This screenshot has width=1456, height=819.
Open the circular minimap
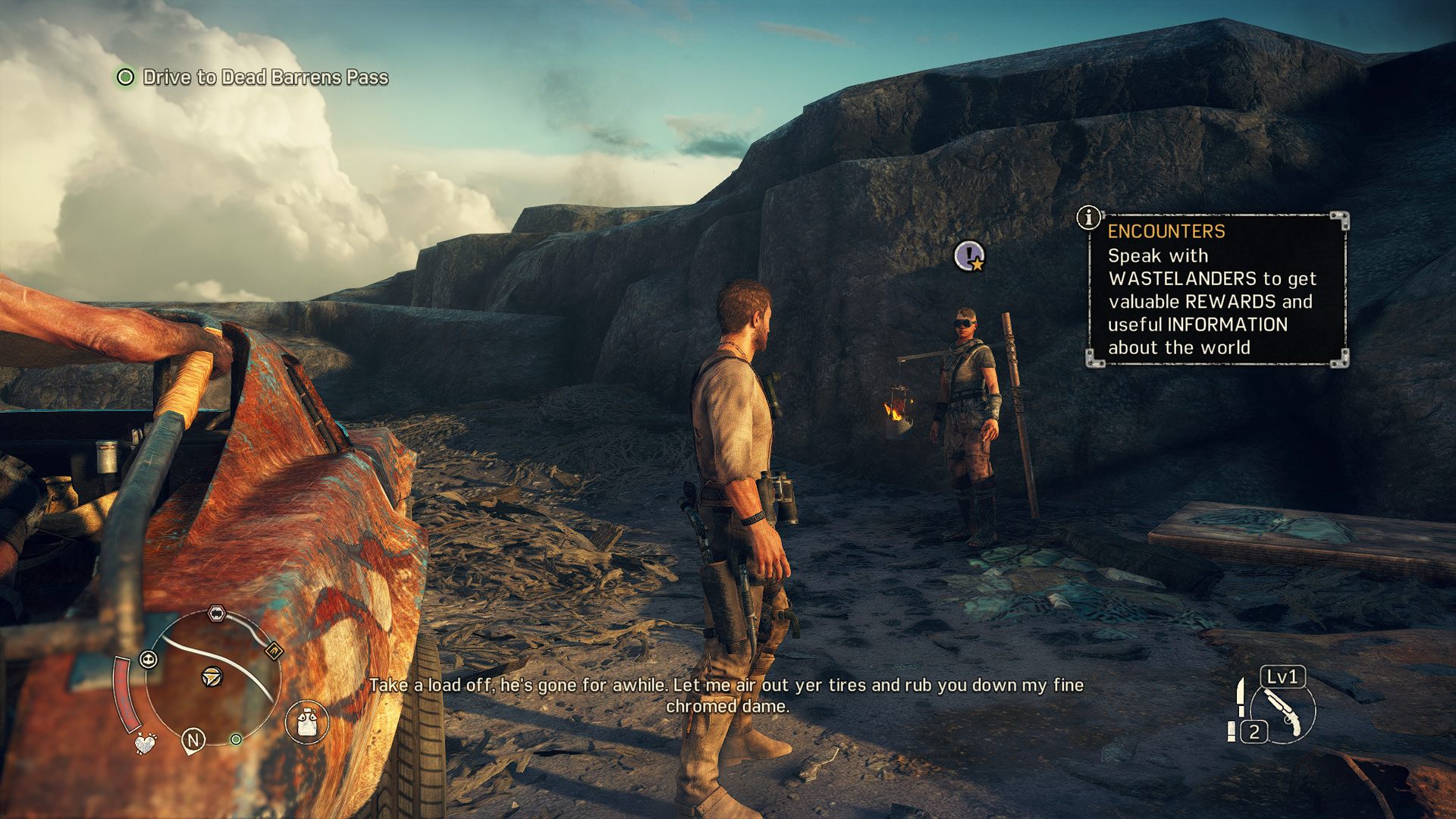[x=211, y=679]
